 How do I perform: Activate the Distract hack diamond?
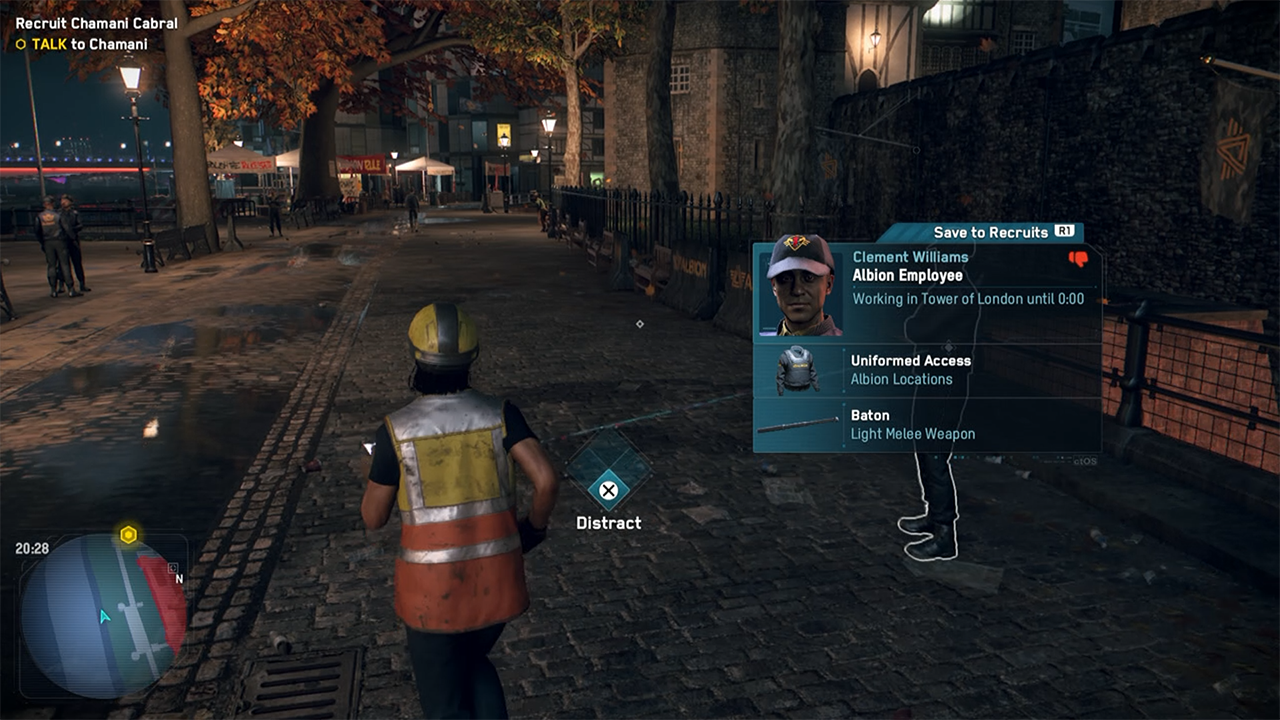pyautogui.click(x=608, y=472)
